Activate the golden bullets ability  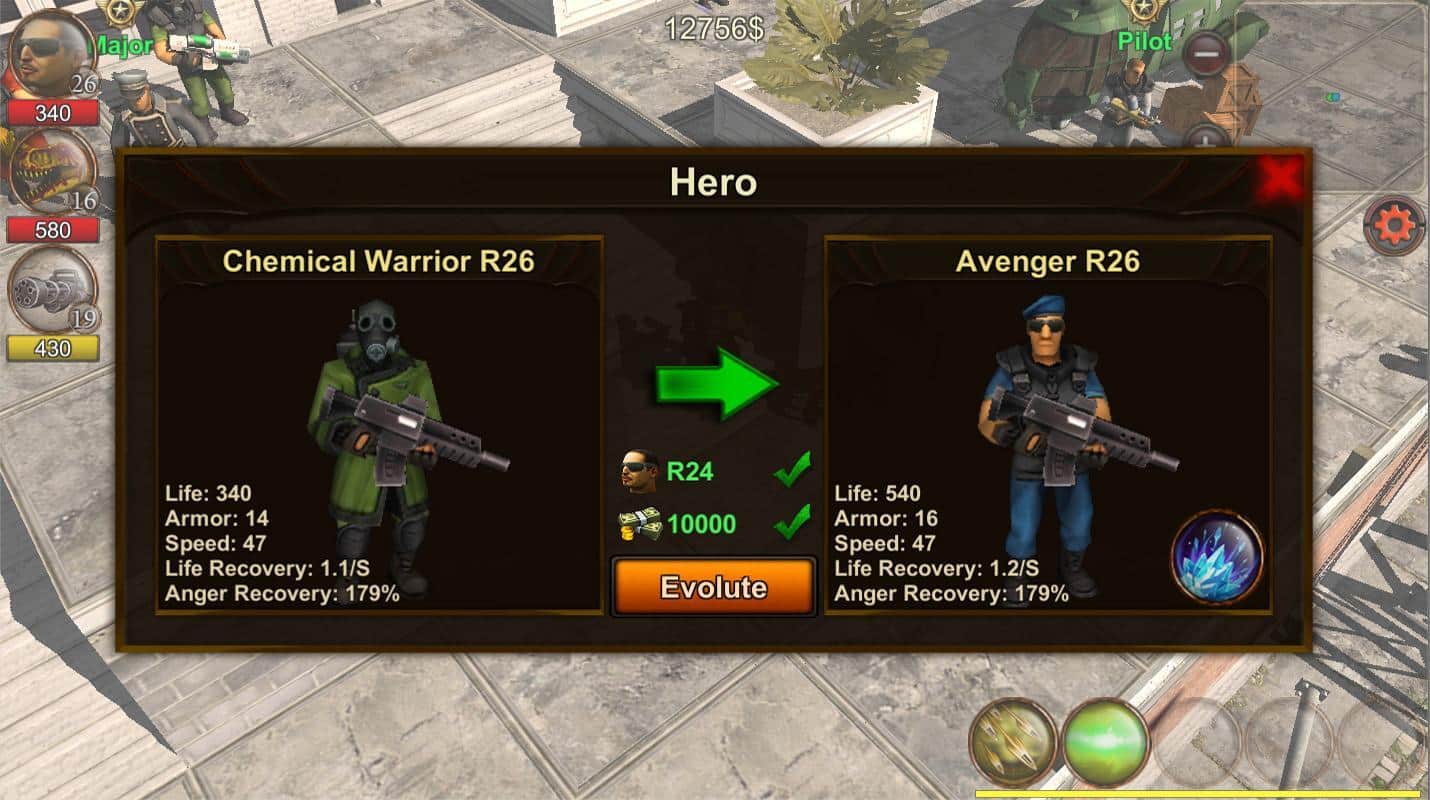click(1012, 741)
